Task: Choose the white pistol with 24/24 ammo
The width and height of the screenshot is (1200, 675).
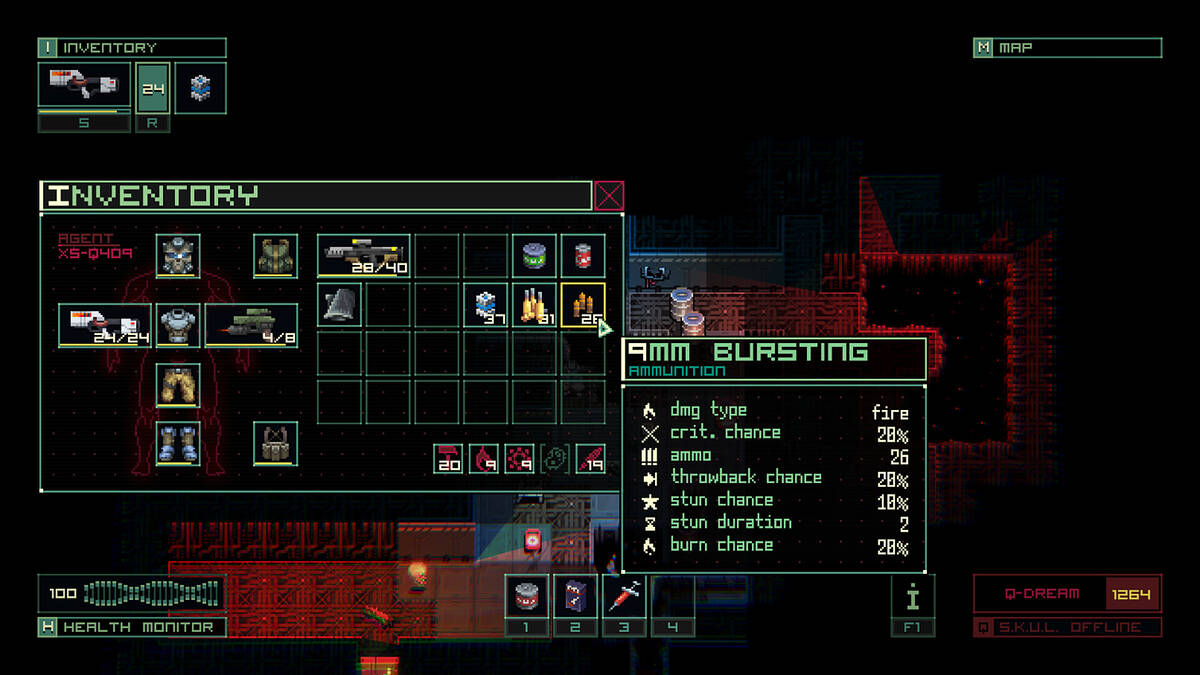Action: (x=105, y=325)
